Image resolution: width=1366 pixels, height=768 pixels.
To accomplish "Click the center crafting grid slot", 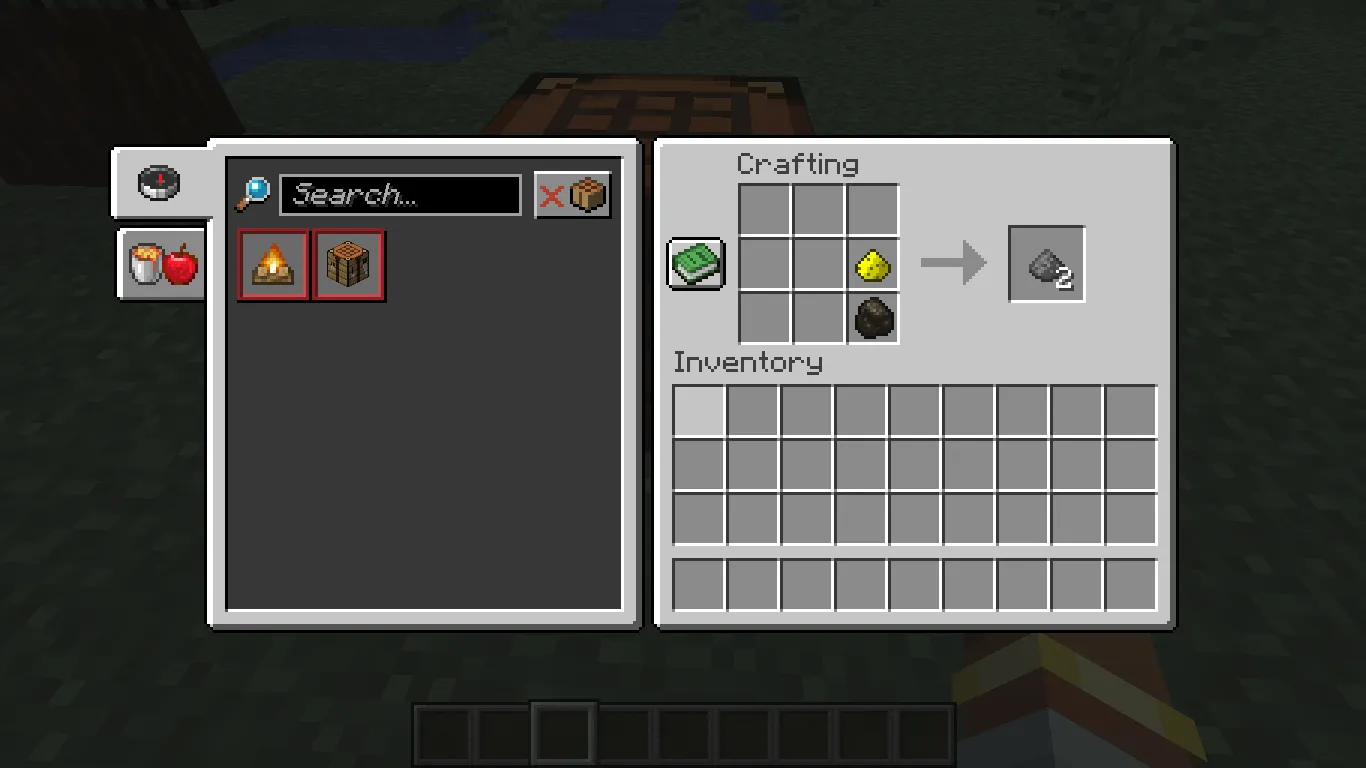I will click(x=817, y=264).
